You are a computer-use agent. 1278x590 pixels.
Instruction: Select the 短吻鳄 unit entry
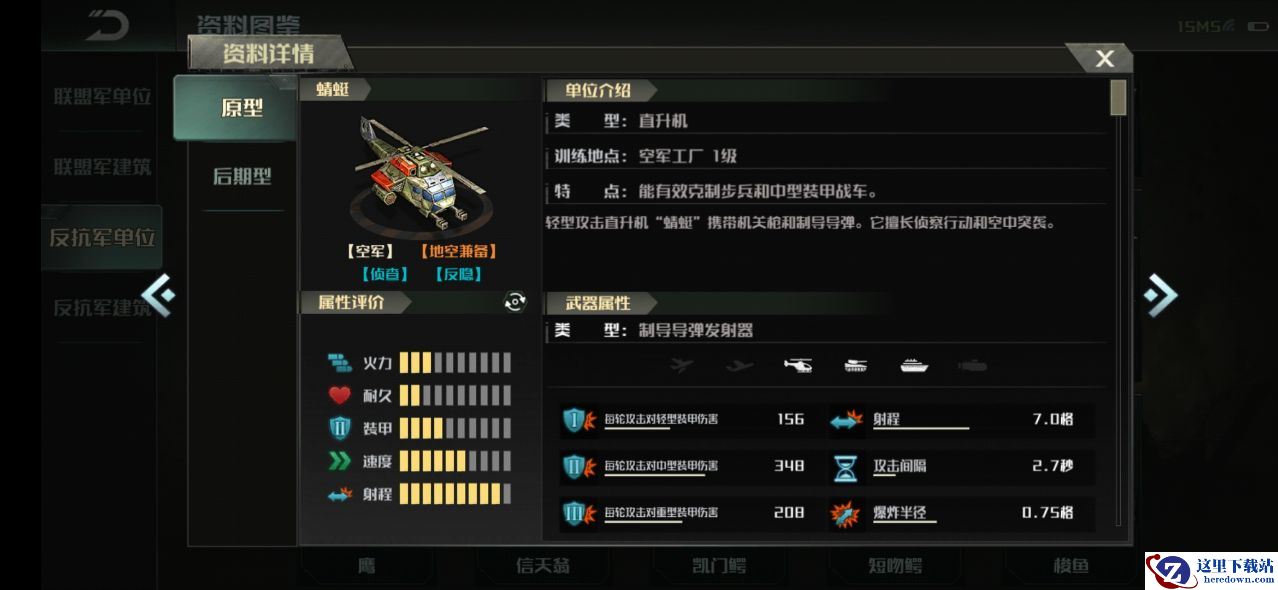[895, 566]
